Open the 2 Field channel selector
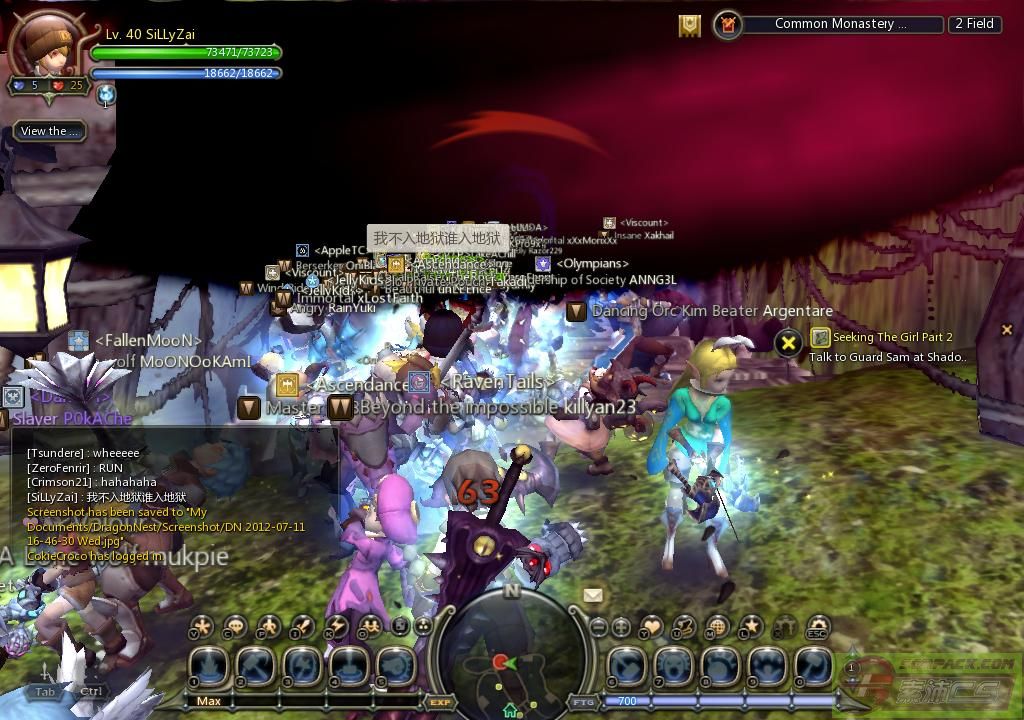This screenshot has height=720, width=1024. (x=974, y=24)
